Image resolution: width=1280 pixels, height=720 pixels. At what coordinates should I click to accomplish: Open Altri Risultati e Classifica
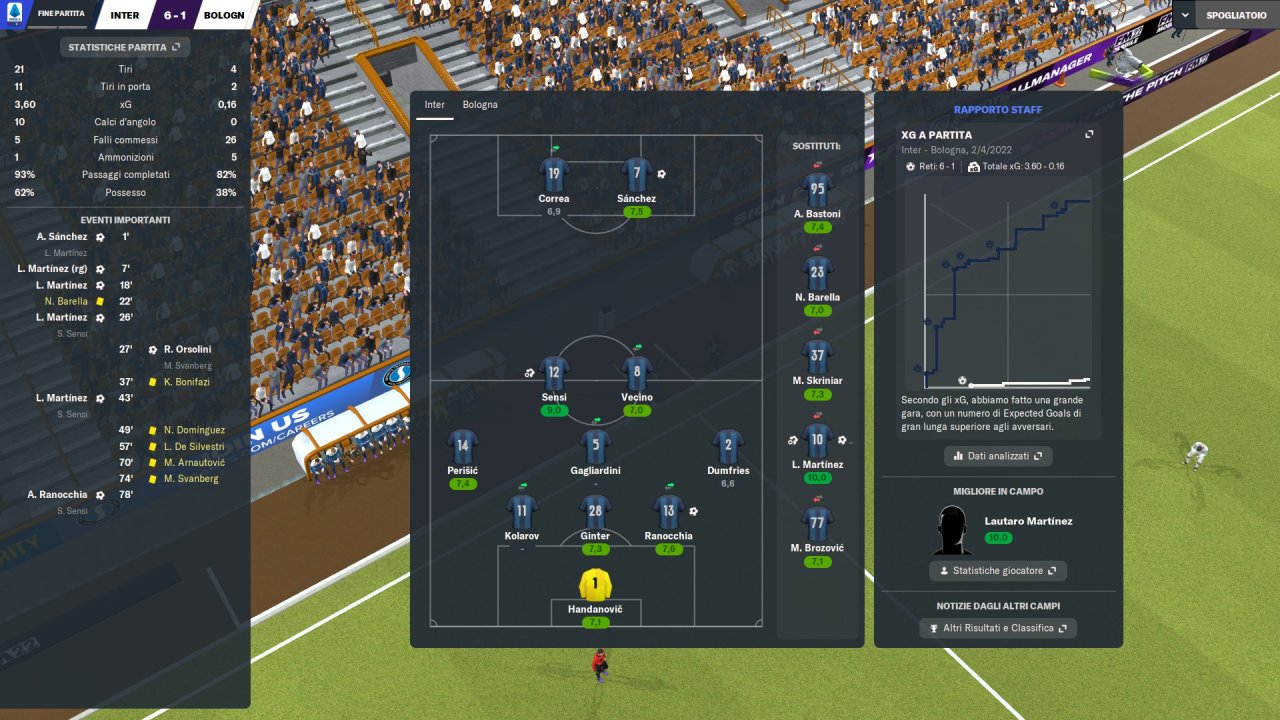(x=998, y=628)
